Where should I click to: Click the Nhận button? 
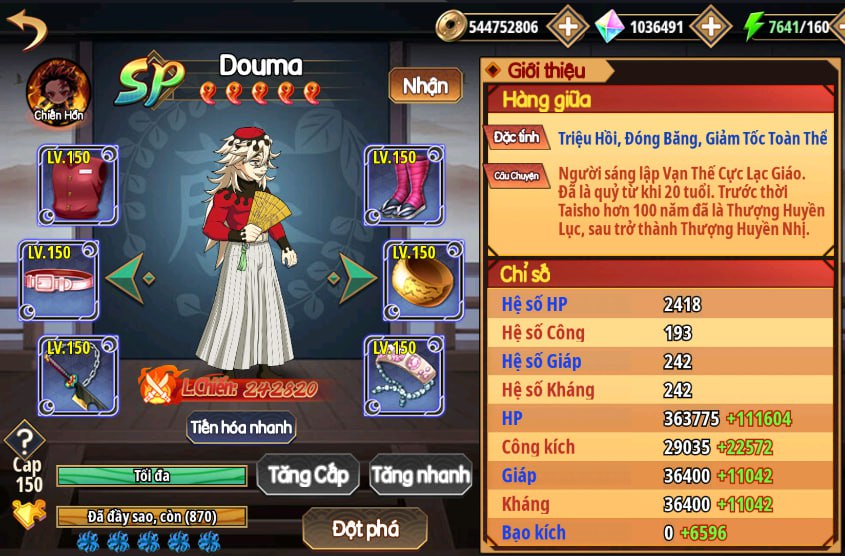pos(425,86)
